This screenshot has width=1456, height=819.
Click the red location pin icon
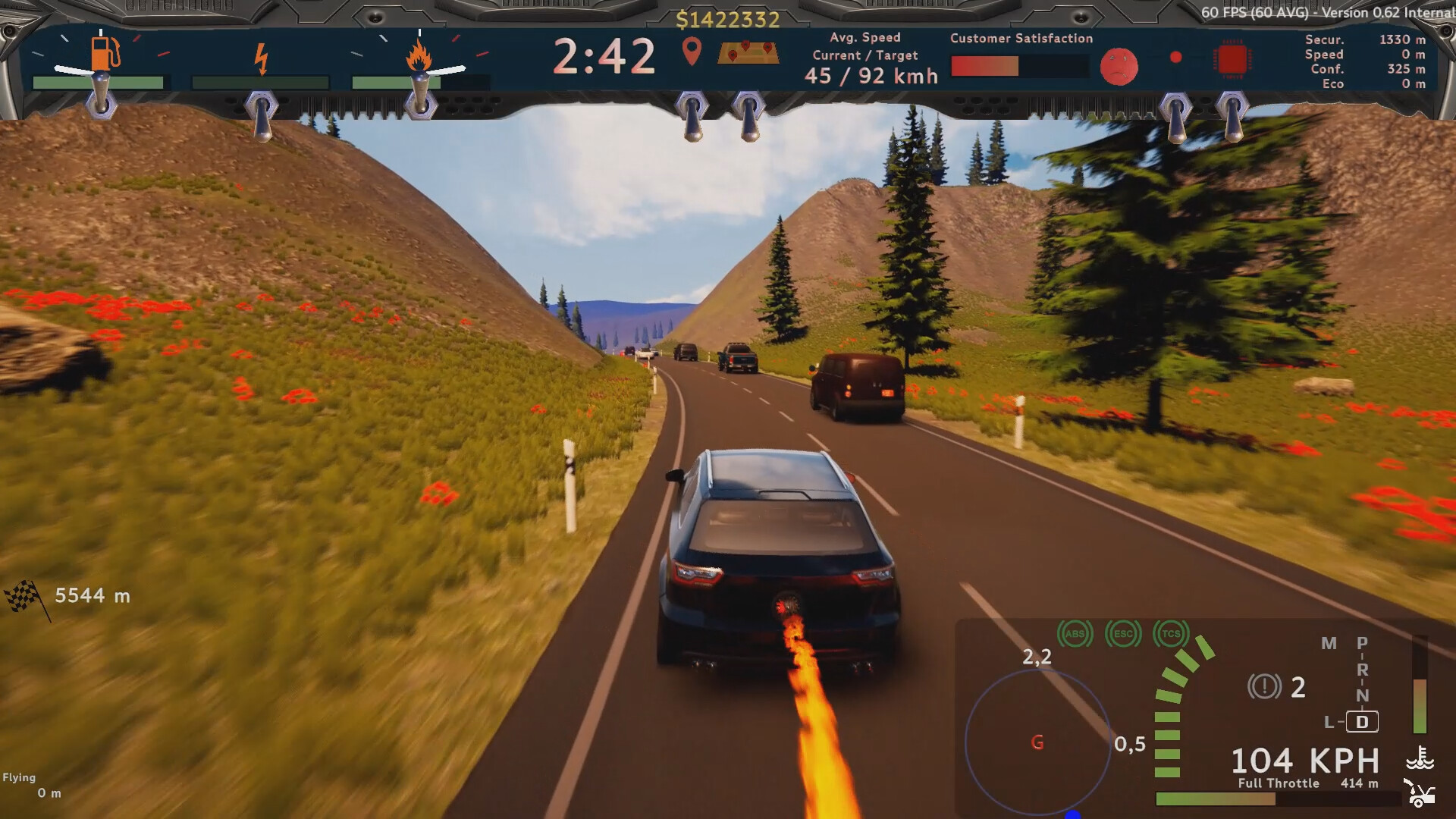[691, 52]
